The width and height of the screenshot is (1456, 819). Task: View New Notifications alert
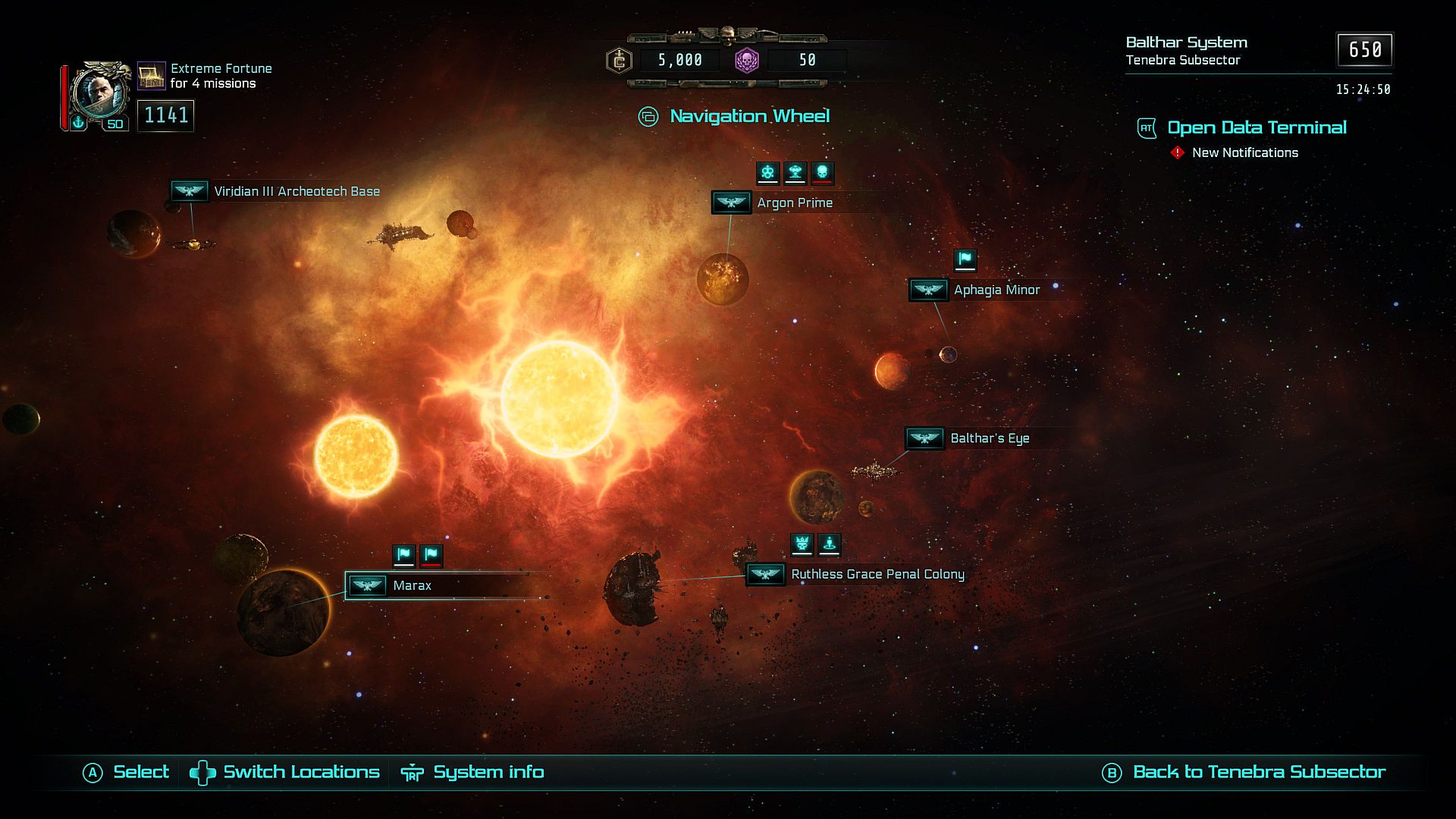tap(1244, 152)
